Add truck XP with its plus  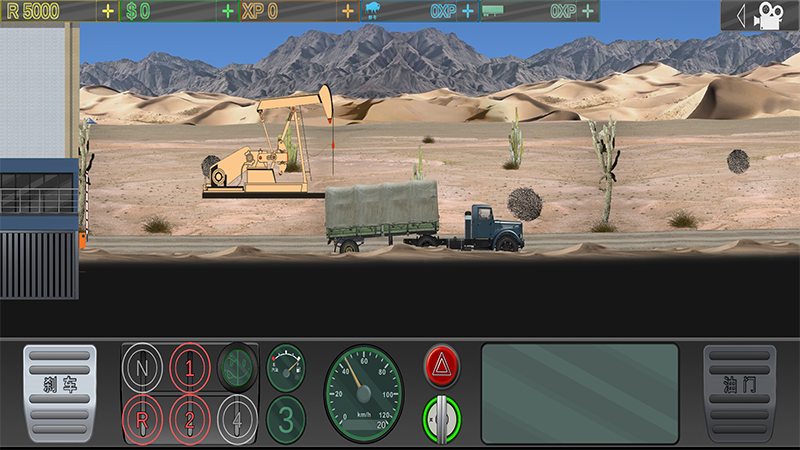pos(468,11)
